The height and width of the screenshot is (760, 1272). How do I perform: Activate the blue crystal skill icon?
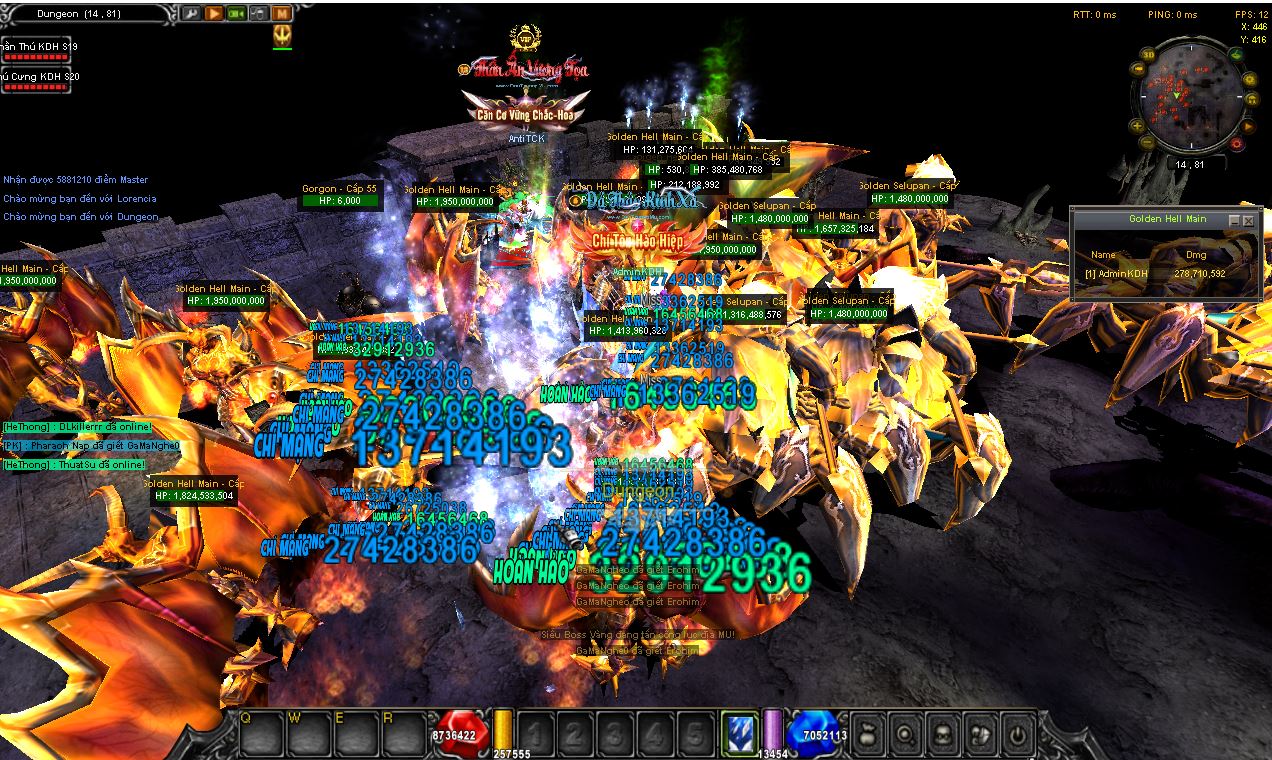(x=740, y=733)
